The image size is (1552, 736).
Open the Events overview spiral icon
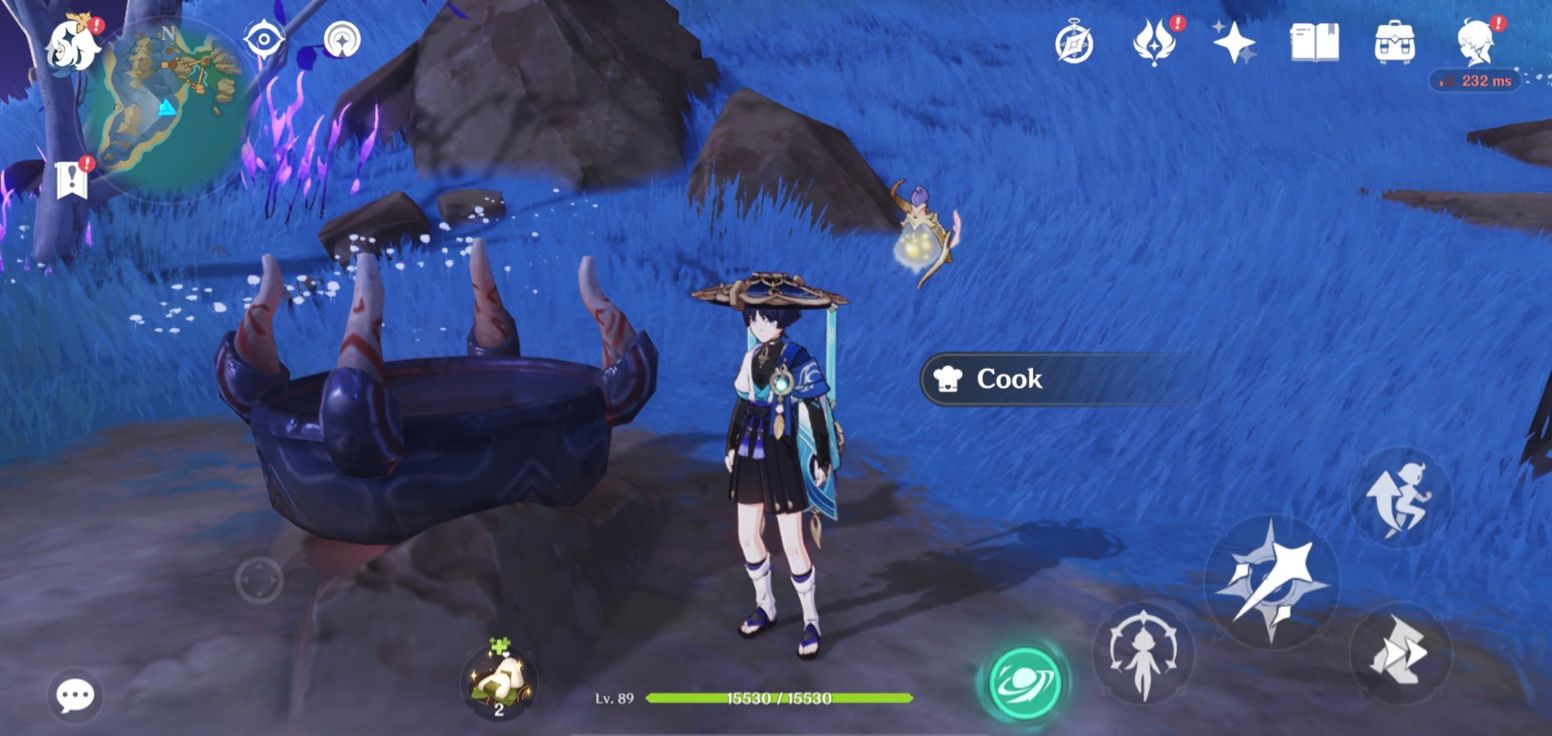(x=1075, y=44)
